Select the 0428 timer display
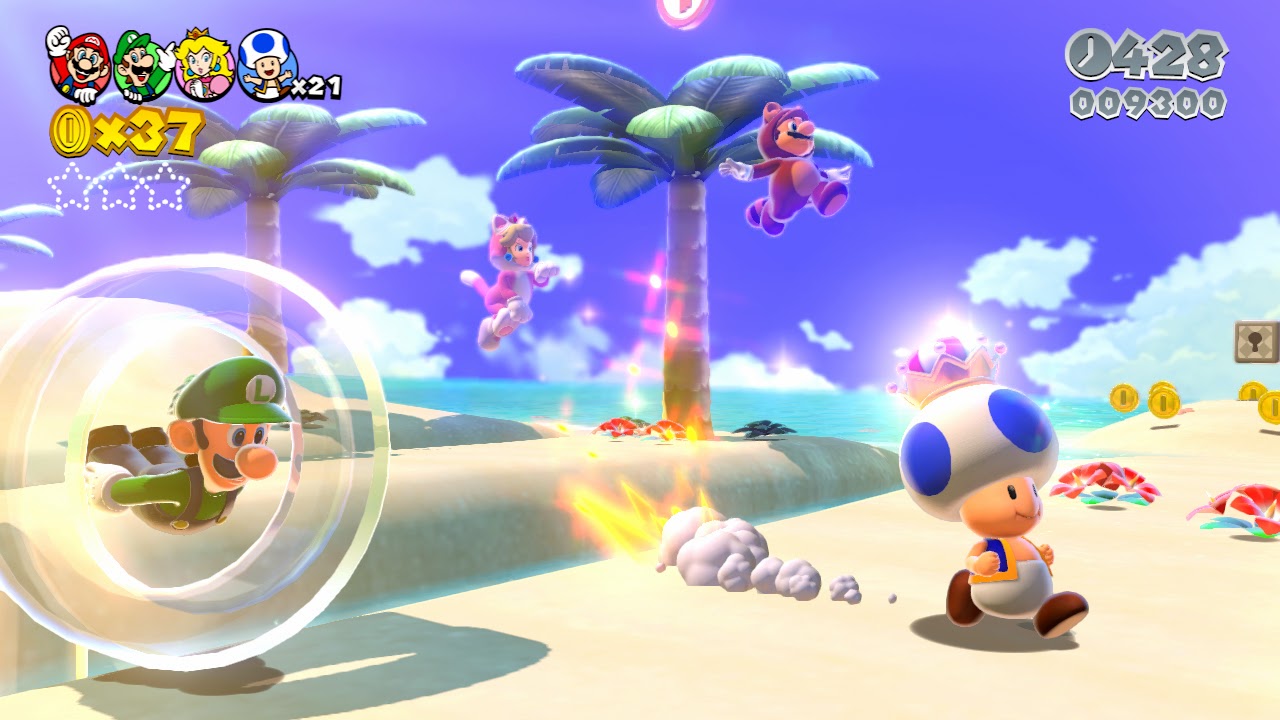The image size is (1280, 720). pos(1160,52)
